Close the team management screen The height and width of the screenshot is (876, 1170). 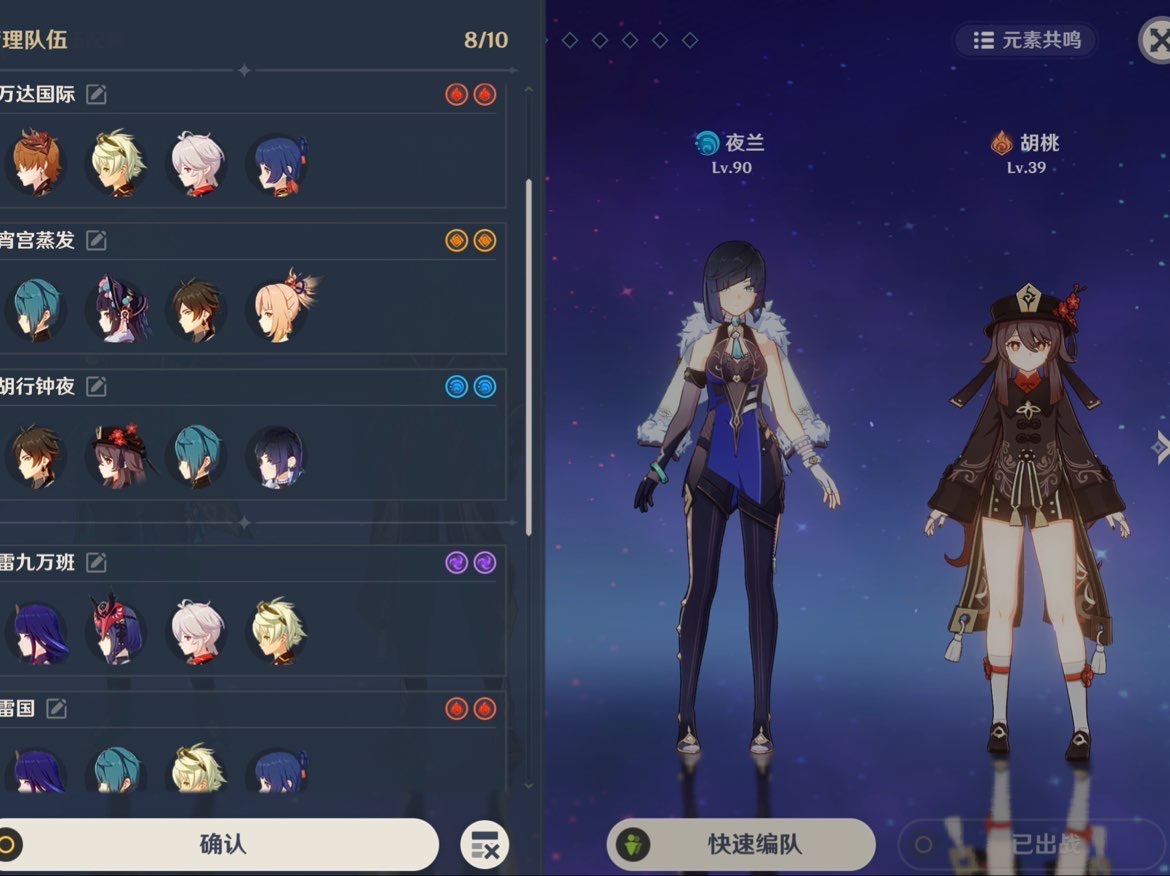tap(1157, 40)
